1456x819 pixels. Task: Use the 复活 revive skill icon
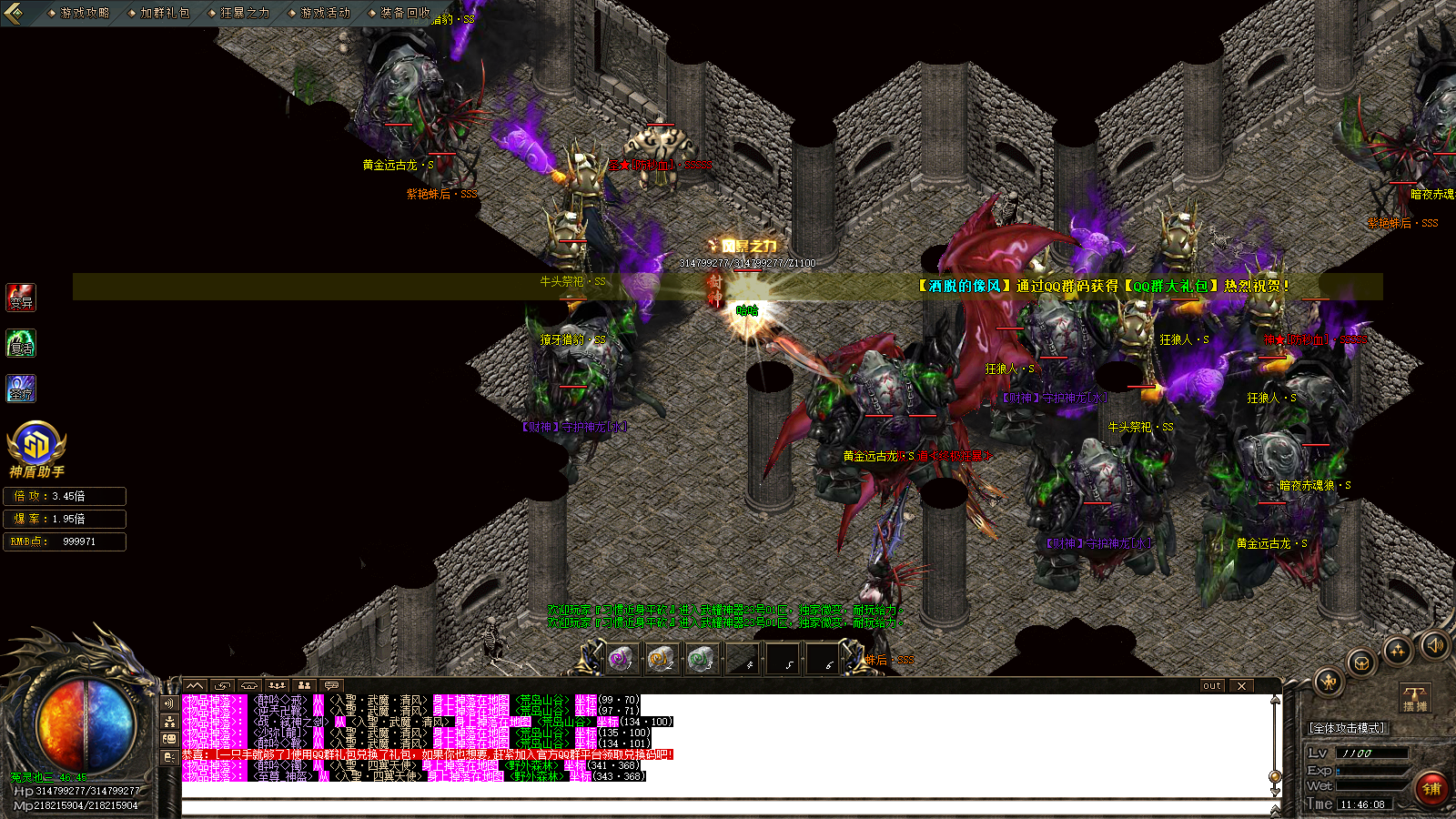coord(21,344)
